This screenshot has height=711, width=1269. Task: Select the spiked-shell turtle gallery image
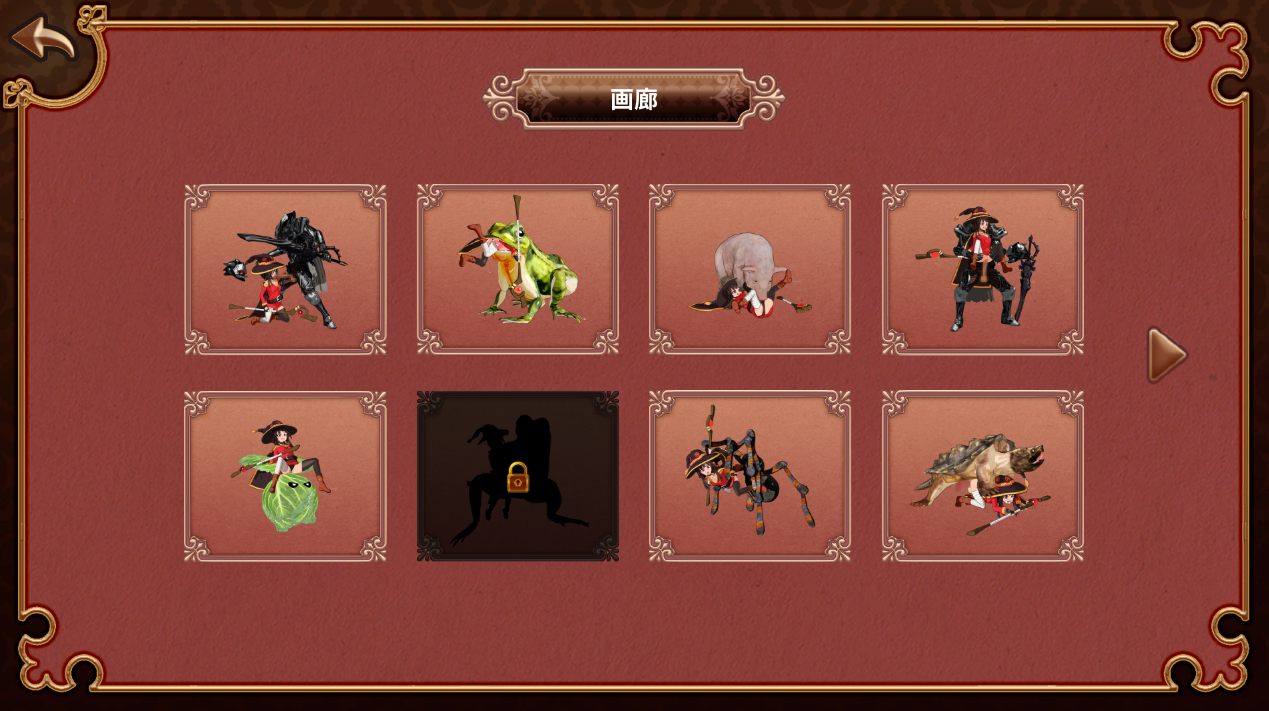click(x=982, y=476)
